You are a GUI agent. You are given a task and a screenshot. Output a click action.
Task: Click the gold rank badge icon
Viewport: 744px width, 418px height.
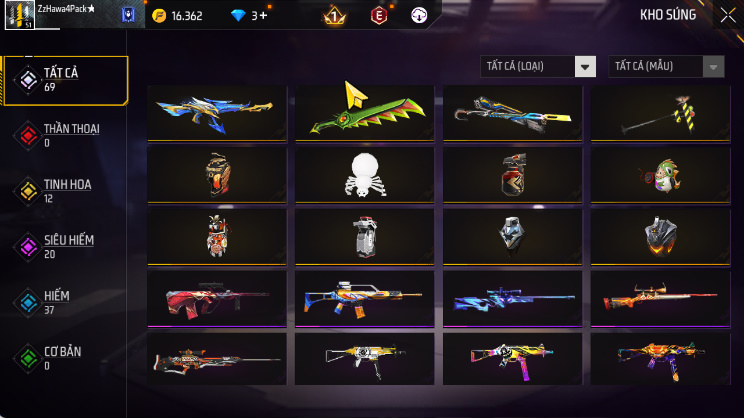[x=334, y=16]
